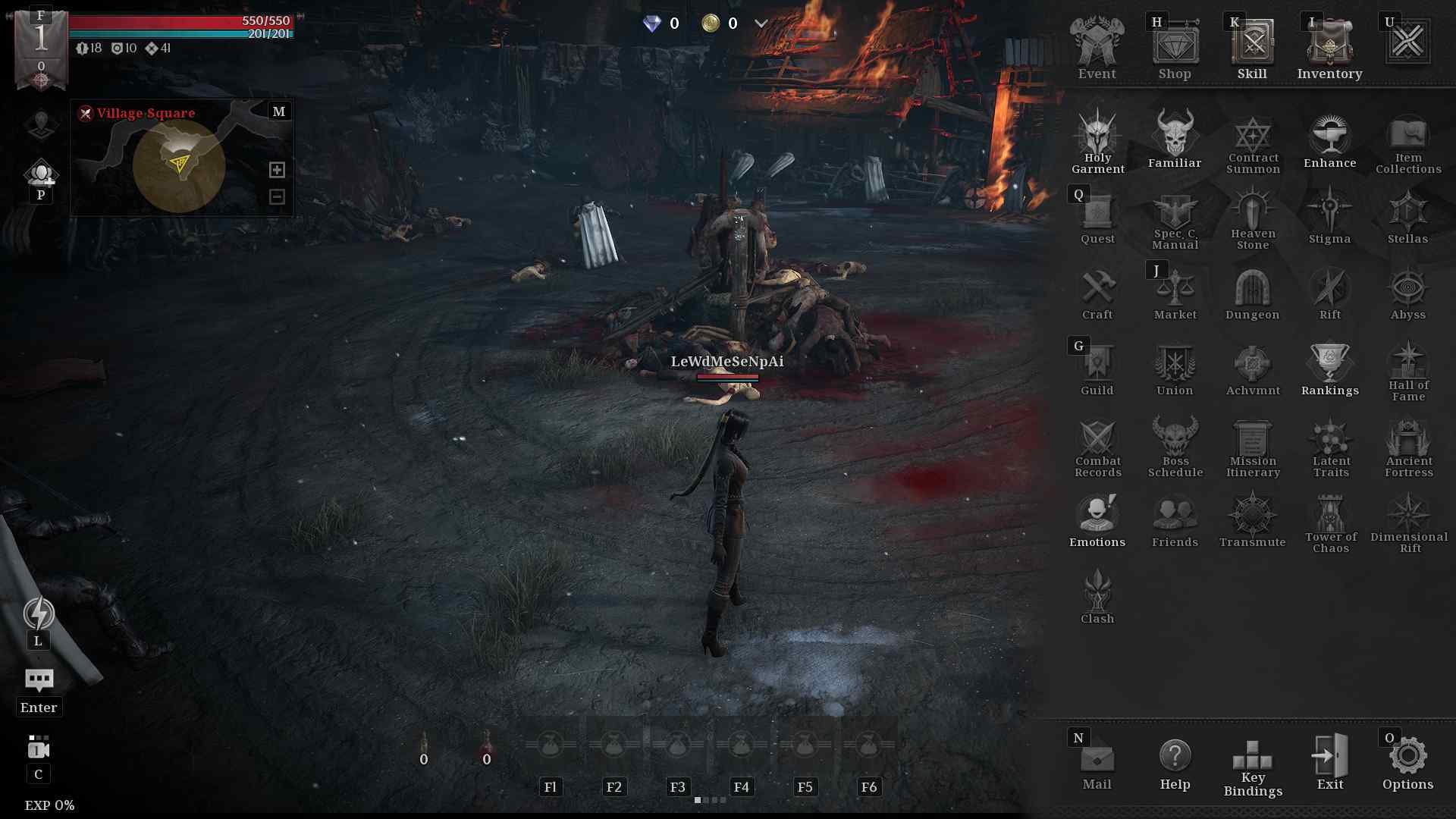This screenshot has height=819, width=1456.
Task: Zoom in the minimap with the plus button
Action: (277, 170)
